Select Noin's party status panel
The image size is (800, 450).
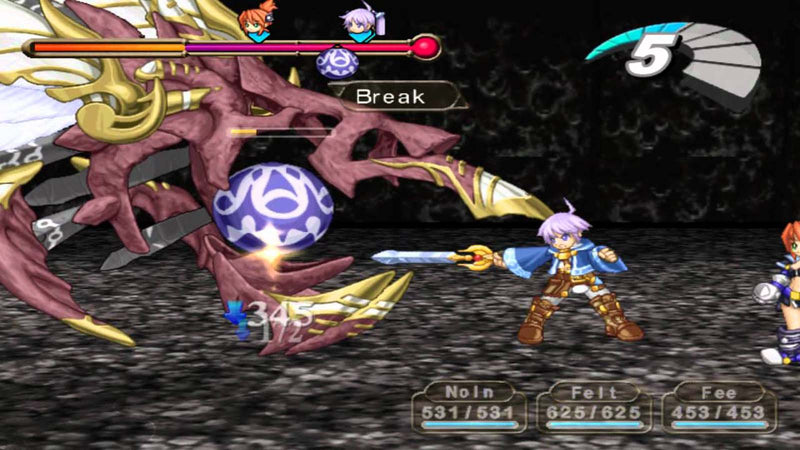coord(470,405)
